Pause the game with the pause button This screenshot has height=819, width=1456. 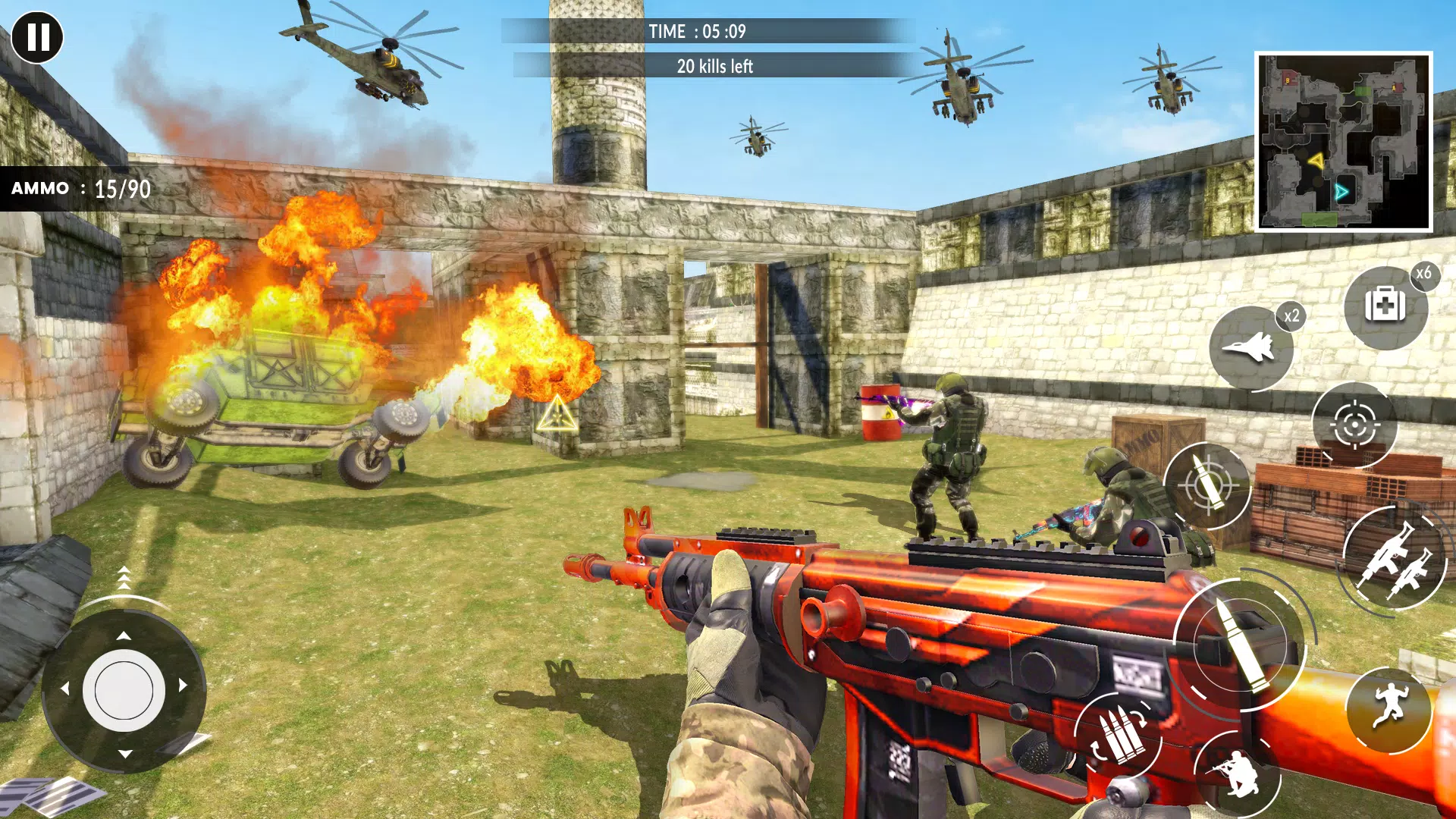[x=36, y=36]
